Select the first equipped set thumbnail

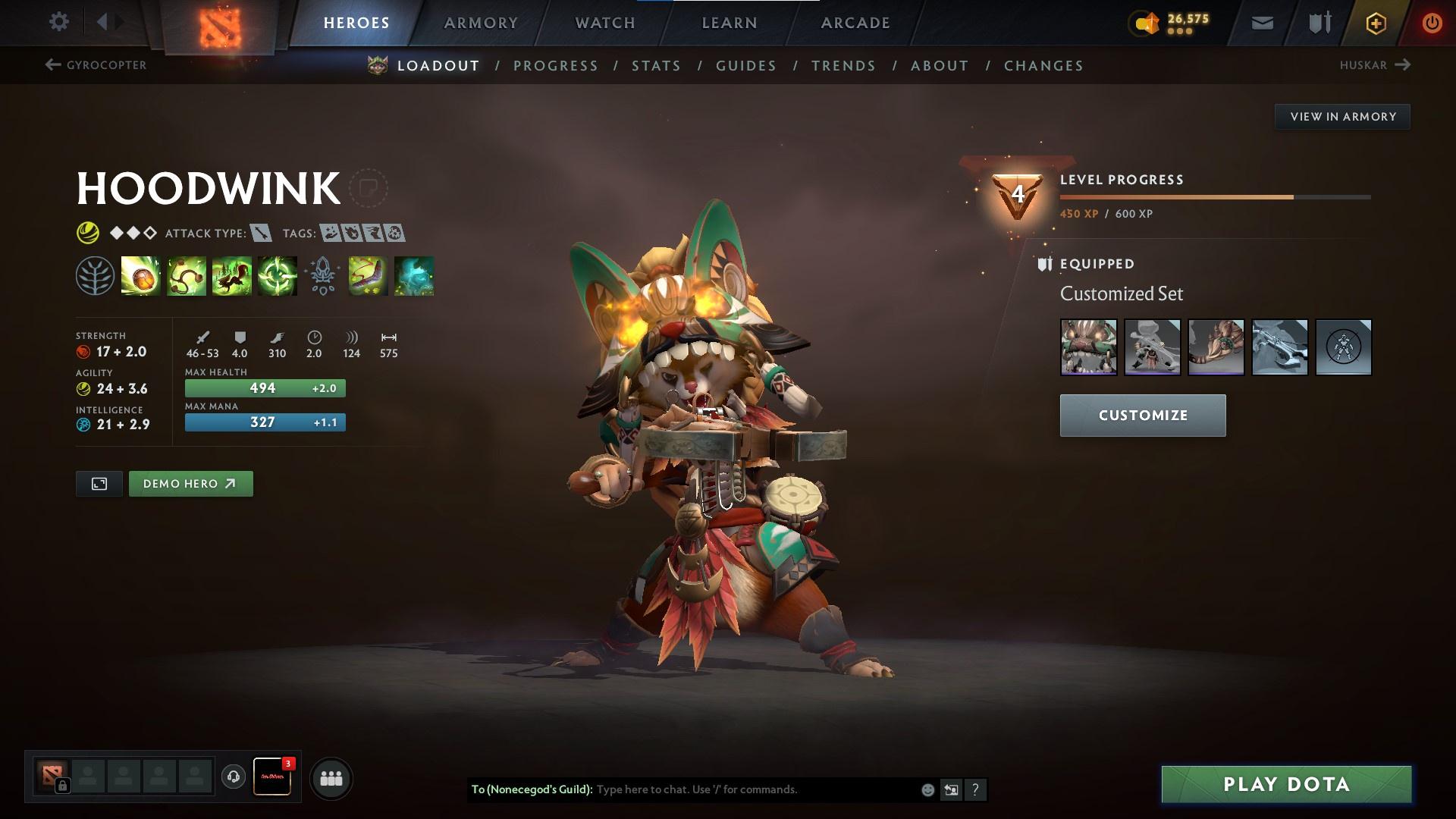(x=1090, y=347)
